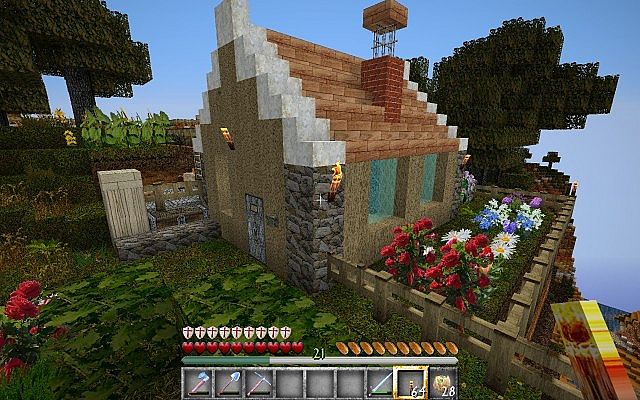Choose the pickaxe from the hotbar

(259, 383)
